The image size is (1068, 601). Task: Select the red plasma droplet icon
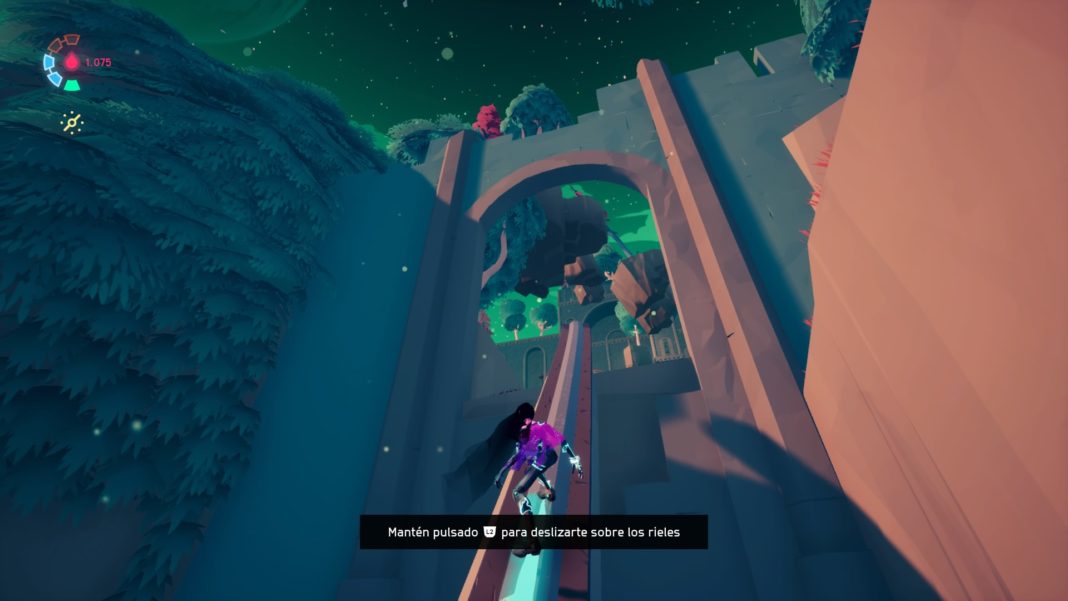pyautogui.click(x=72, y=62)
